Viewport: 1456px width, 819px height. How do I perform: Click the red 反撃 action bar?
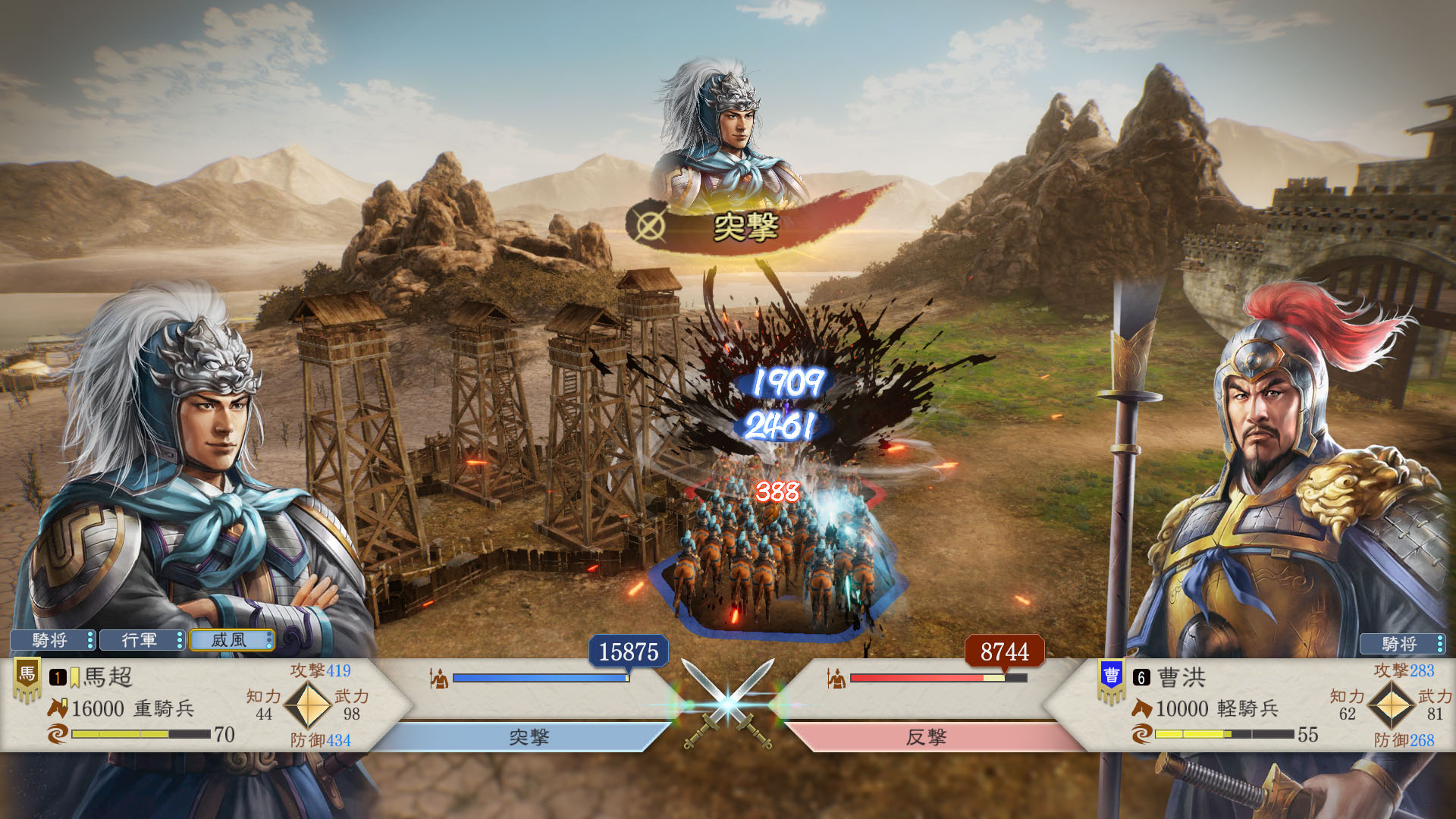[927, 737]
